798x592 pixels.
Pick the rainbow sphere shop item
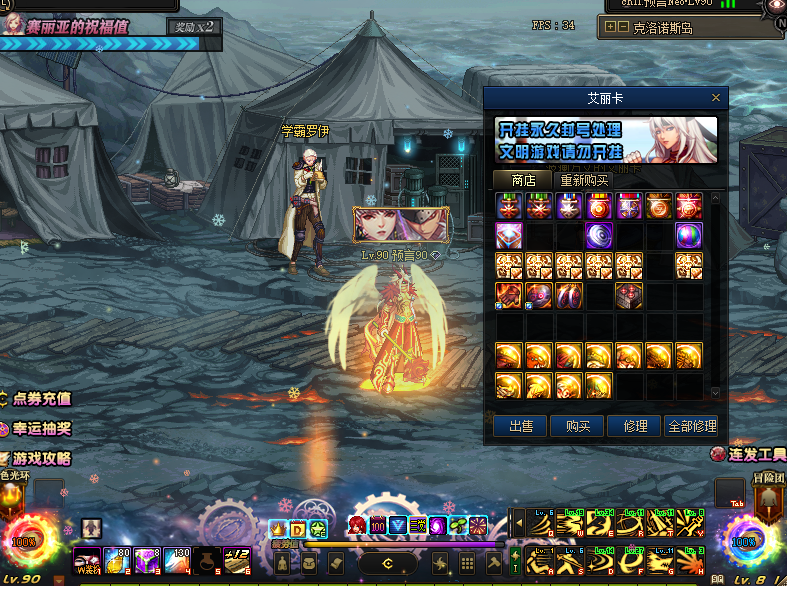(x=689, y=236)
